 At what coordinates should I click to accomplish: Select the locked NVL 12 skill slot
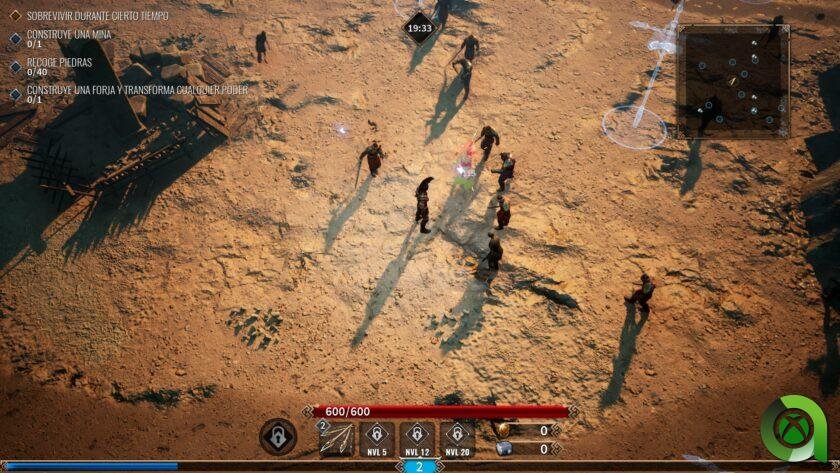pos(417,437)
